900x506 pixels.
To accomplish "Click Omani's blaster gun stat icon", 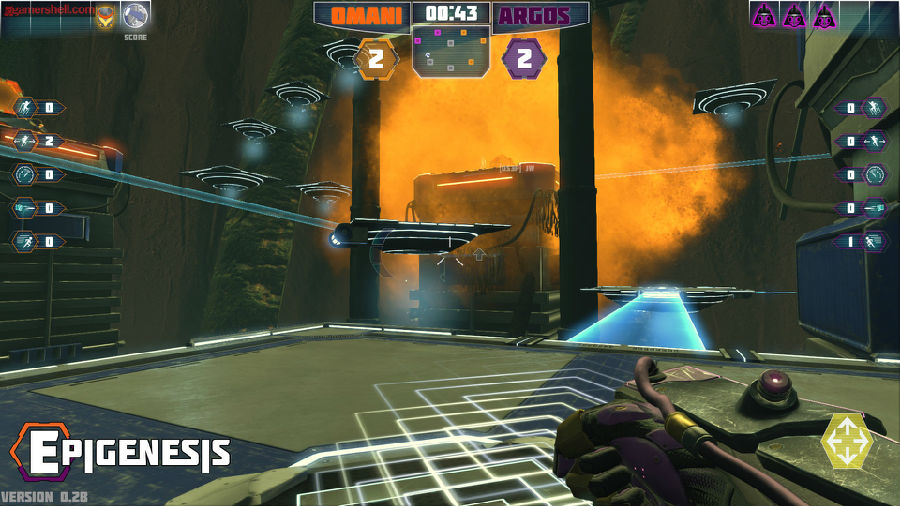I will (24, 208).
